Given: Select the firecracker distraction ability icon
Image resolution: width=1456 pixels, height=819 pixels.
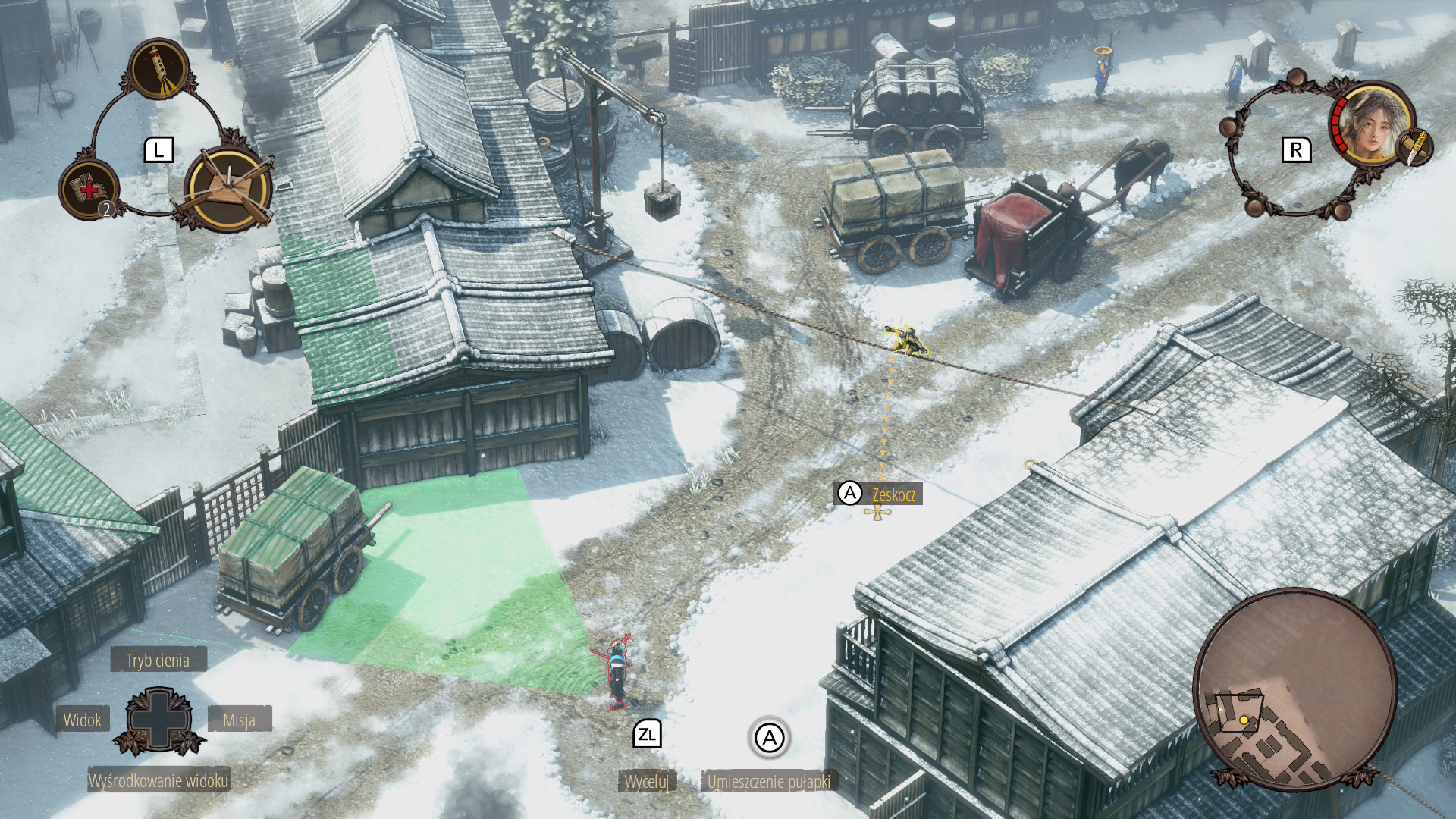Looking at the screenshot, I should click(x=157, y=70).
